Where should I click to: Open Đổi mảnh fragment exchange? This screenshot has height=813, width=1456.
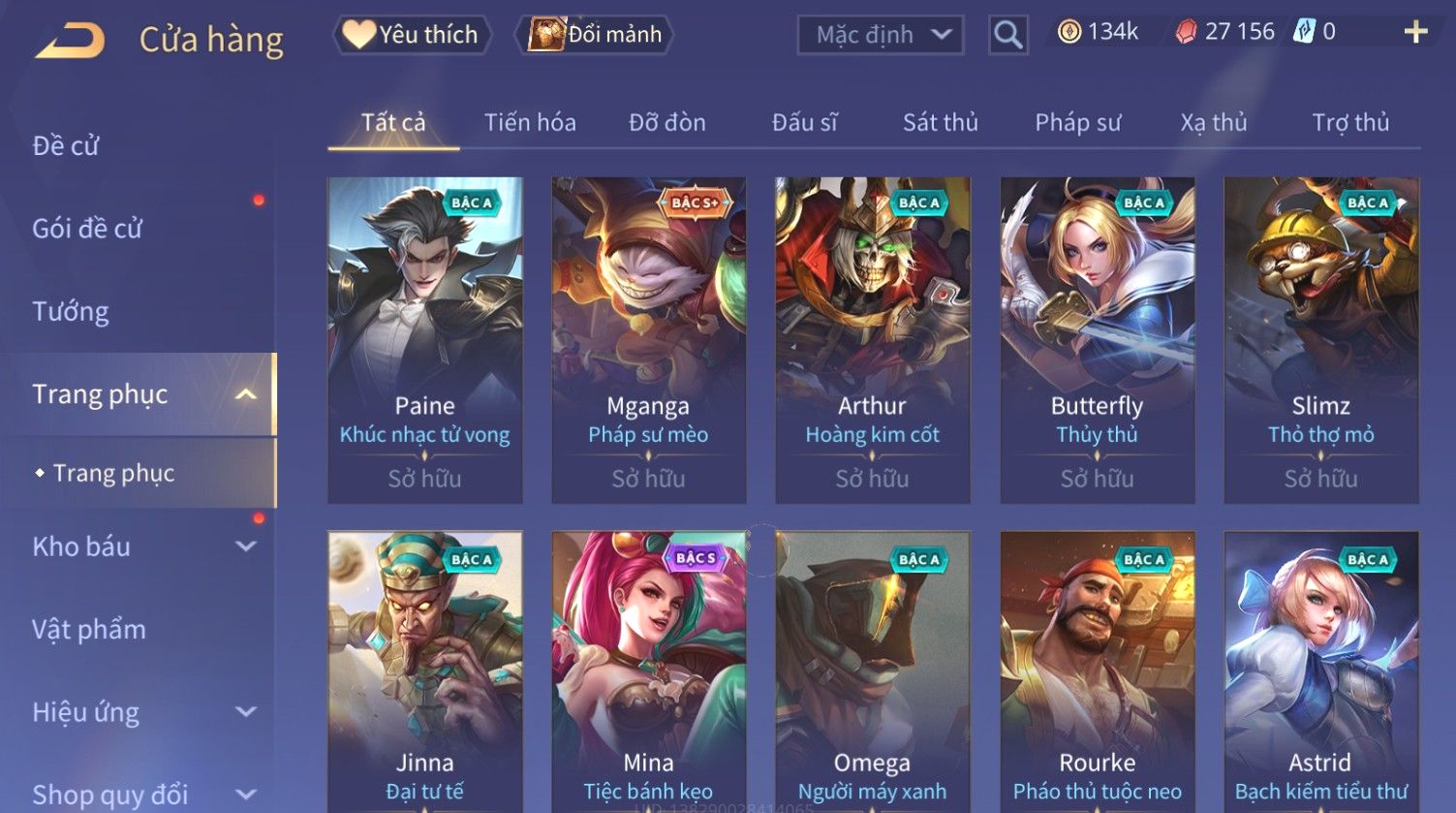click(x=595, y=35)
